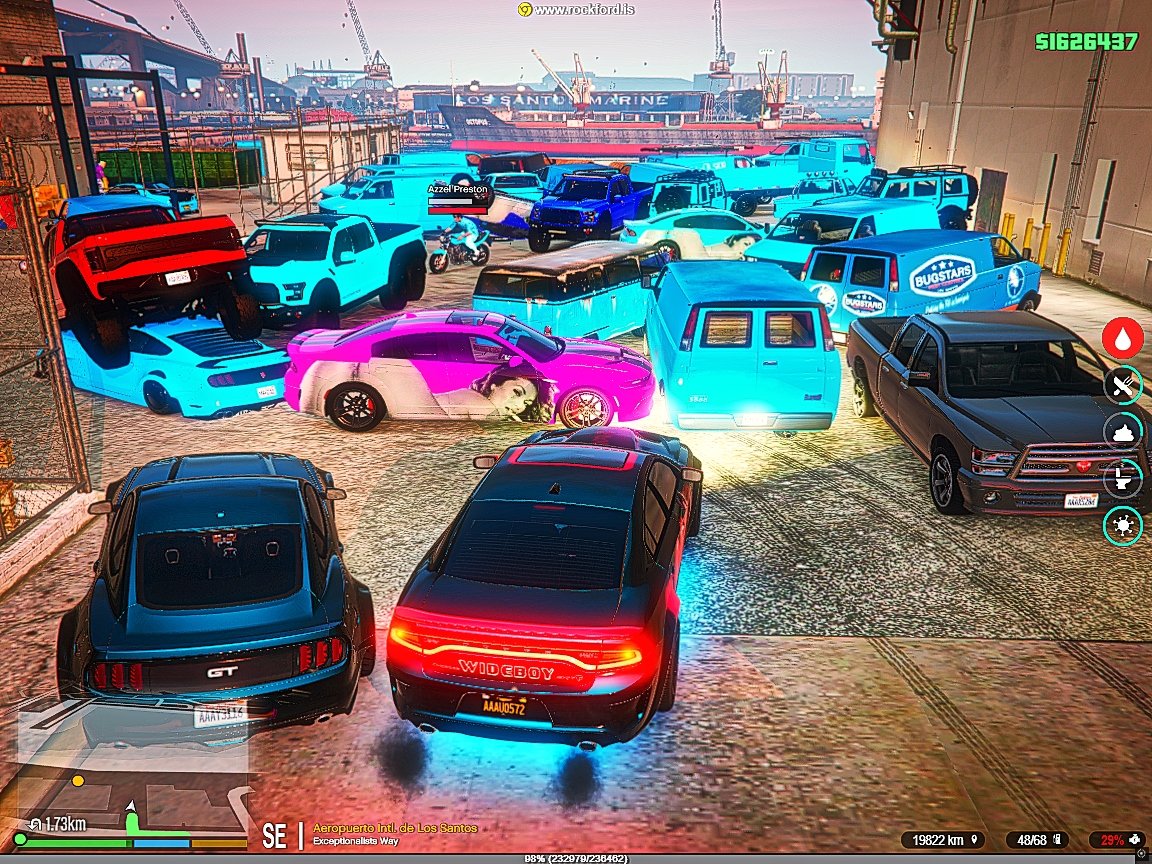Click the poop status icon
This screenshot has width=1152, height=864.
point(1123,432)
